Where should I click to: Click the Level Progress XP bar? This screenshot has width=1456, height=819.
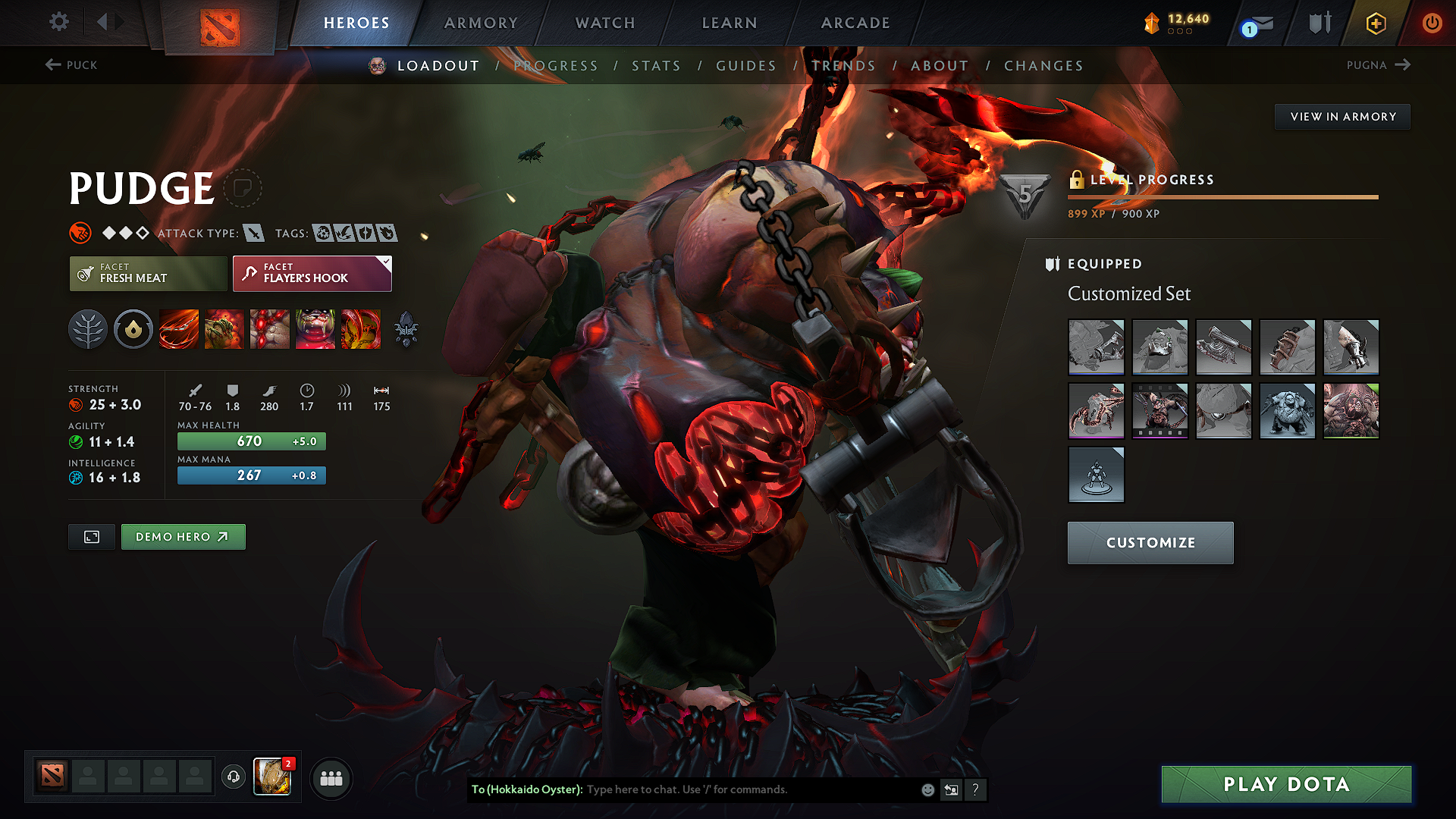click(1222, 196)
